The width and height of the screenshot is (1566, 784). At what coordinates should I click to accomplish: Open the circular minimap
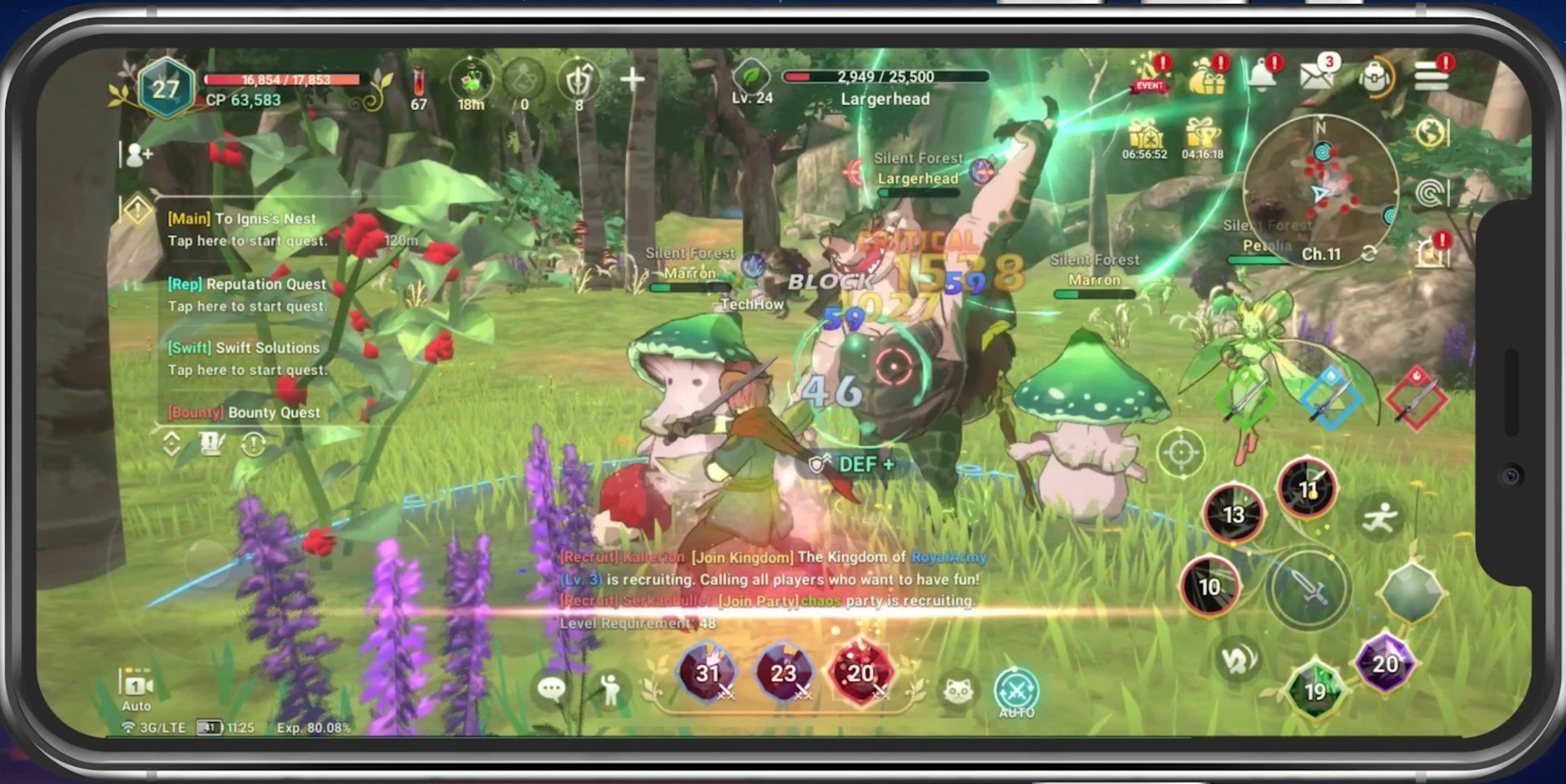1321,190
